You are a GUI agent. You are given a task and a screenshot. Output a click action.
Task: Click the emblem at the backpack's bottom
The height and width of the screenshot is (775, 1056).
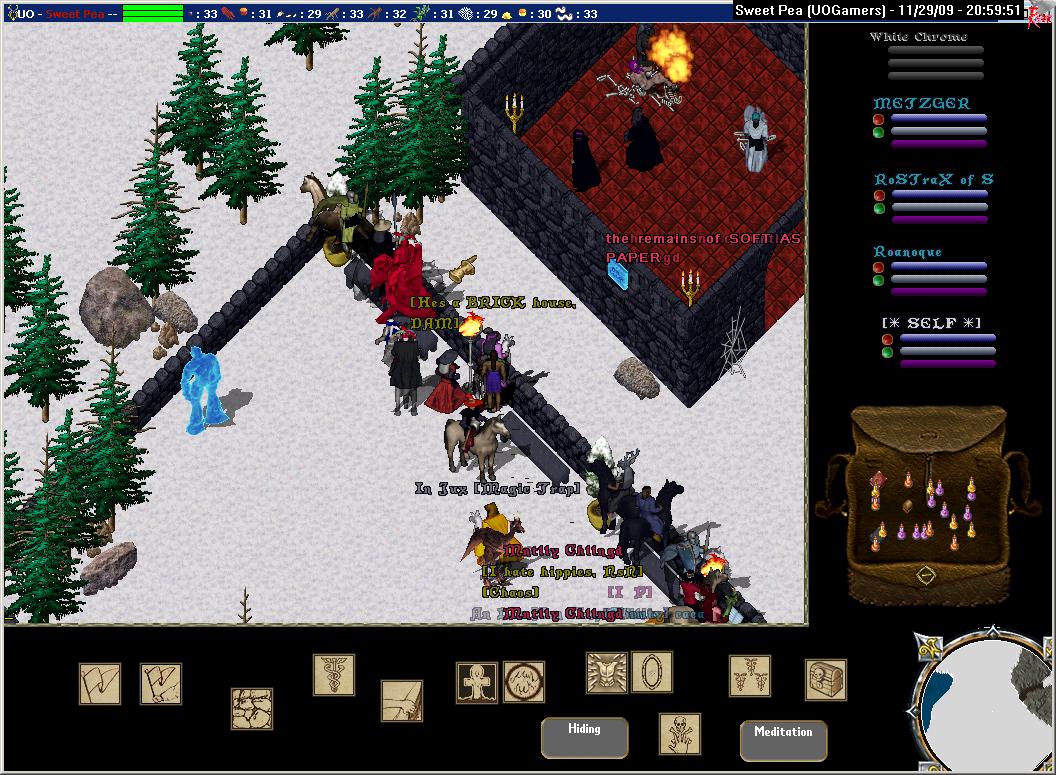(927, 575)
